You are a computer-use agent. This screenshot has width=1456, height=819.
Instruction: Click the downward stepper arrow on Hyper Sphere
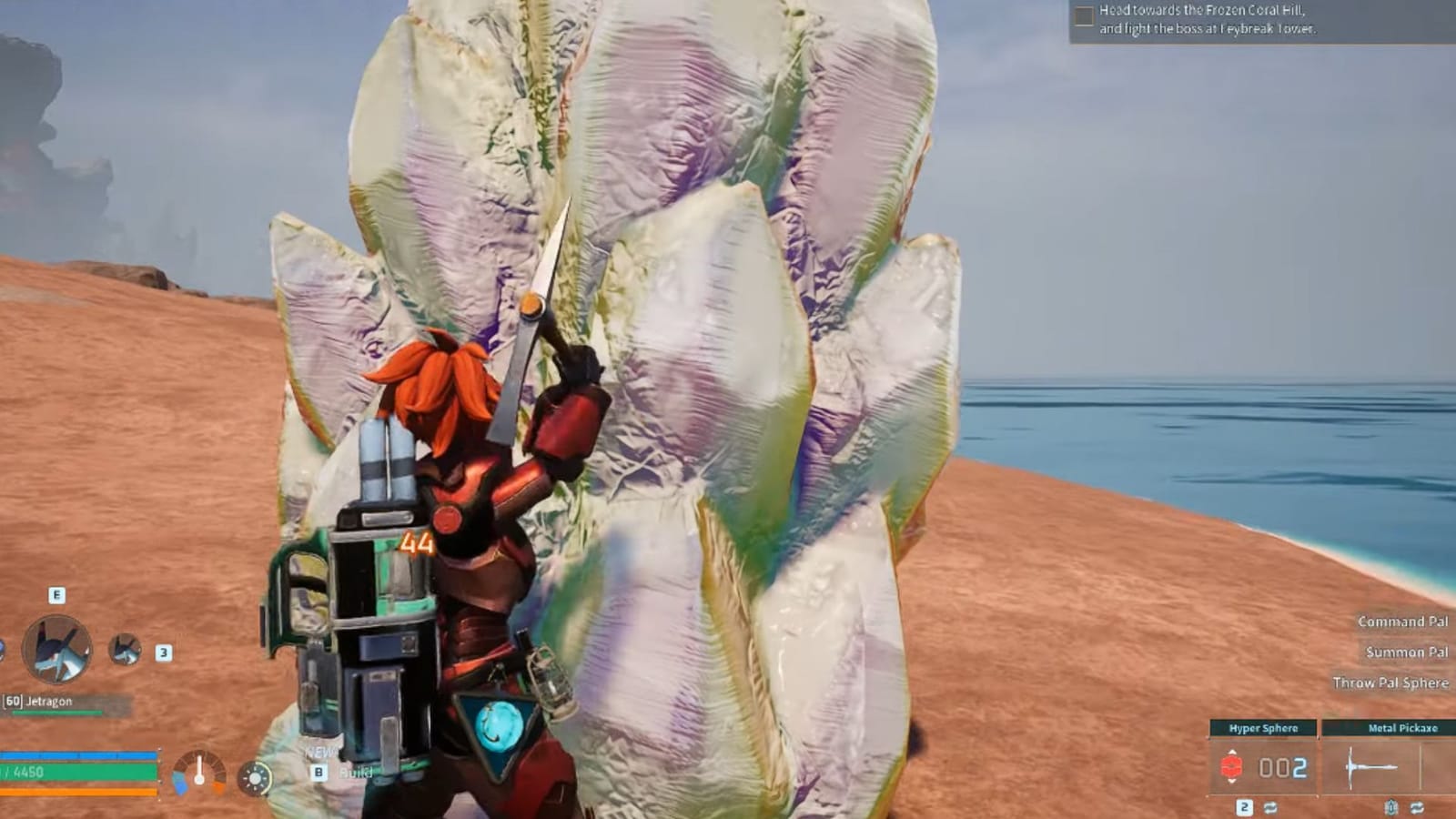pyautogui.click(x=1232, y=782)
